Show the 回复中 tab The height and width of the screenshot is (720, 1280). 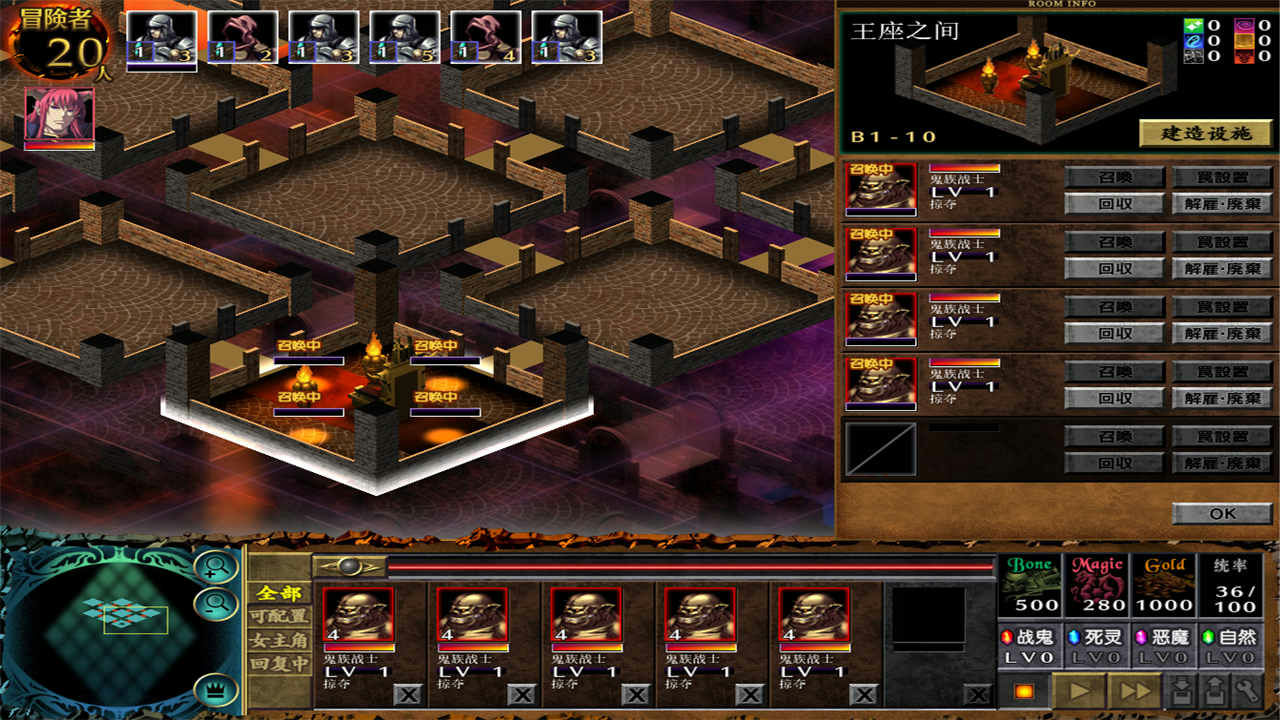(x=279, y=664)
